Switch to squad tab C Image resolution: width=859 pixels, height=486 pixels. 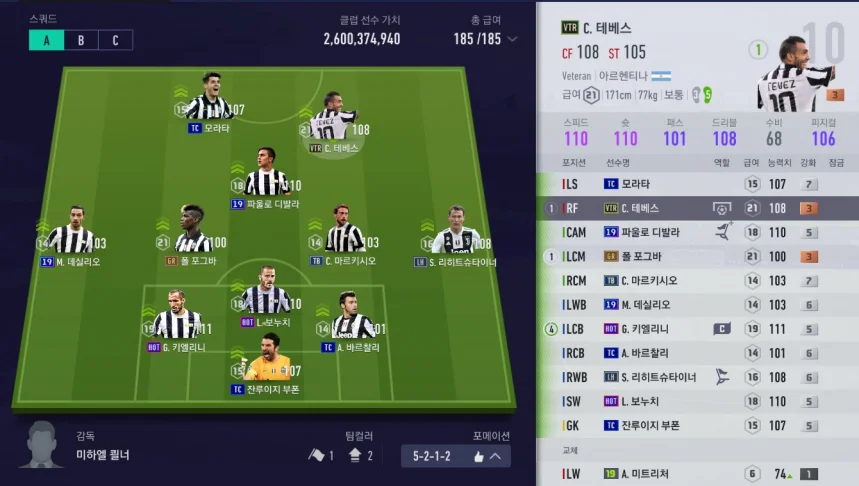pos(115,40)
